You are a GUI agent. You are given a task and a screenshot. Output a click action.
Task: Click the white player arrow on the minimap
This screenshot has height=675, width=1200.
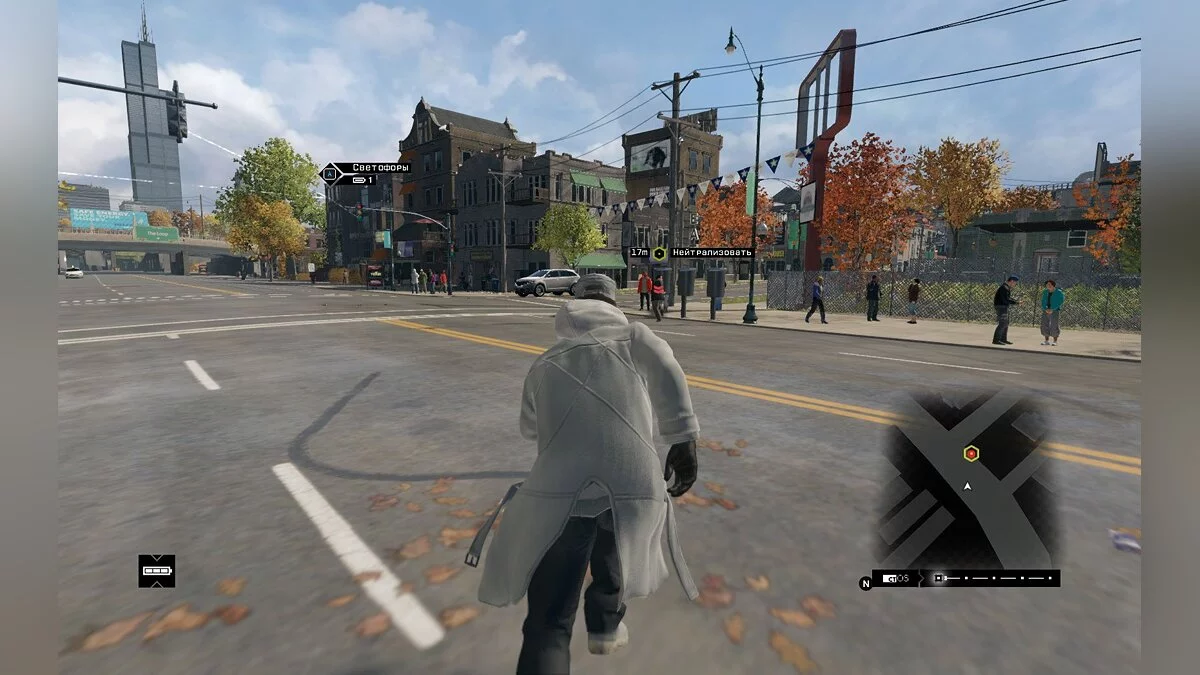(x=967, y=486)
